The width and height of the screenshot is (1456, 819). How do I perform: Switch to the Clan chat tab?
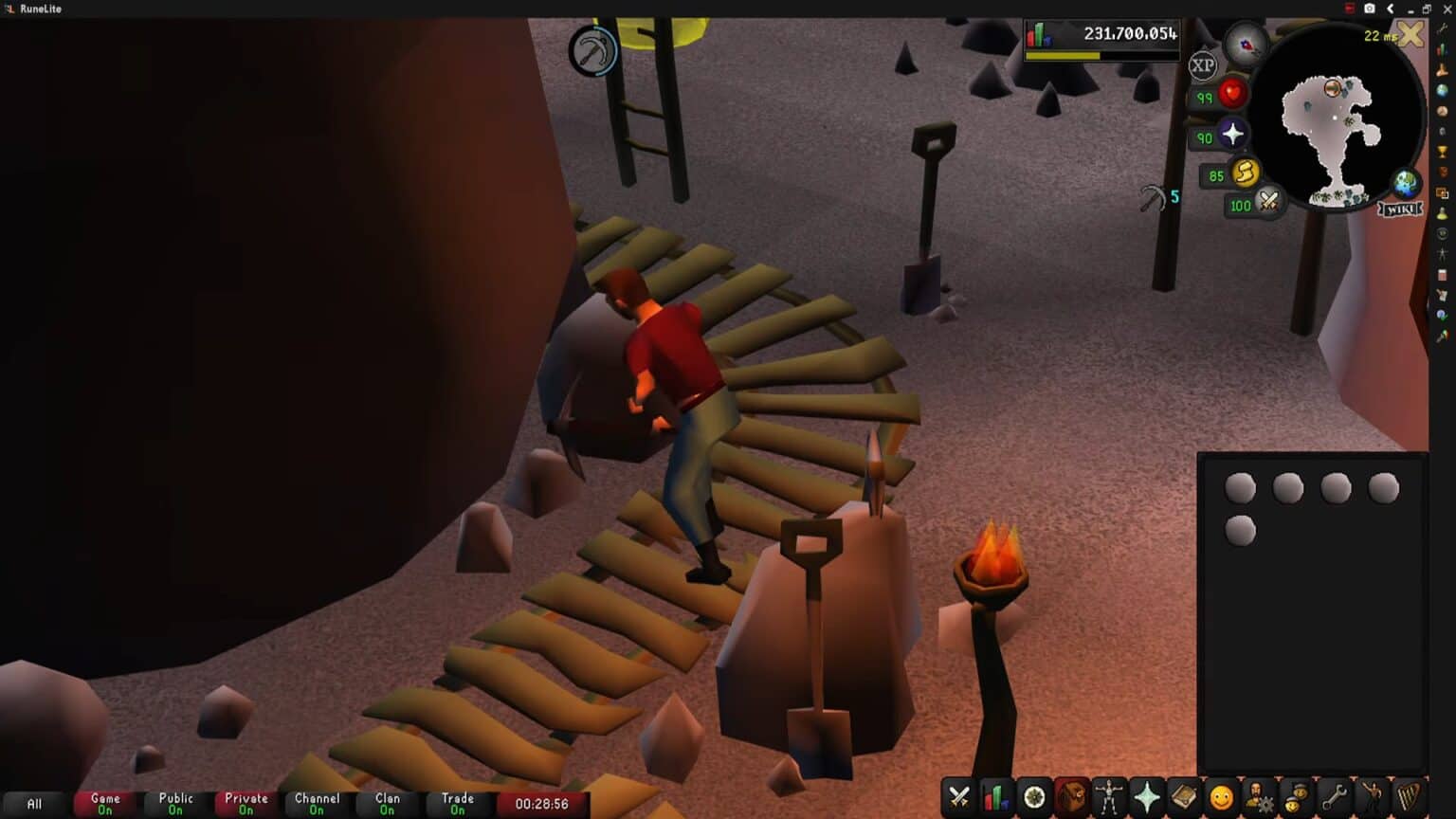coord(387,803)
